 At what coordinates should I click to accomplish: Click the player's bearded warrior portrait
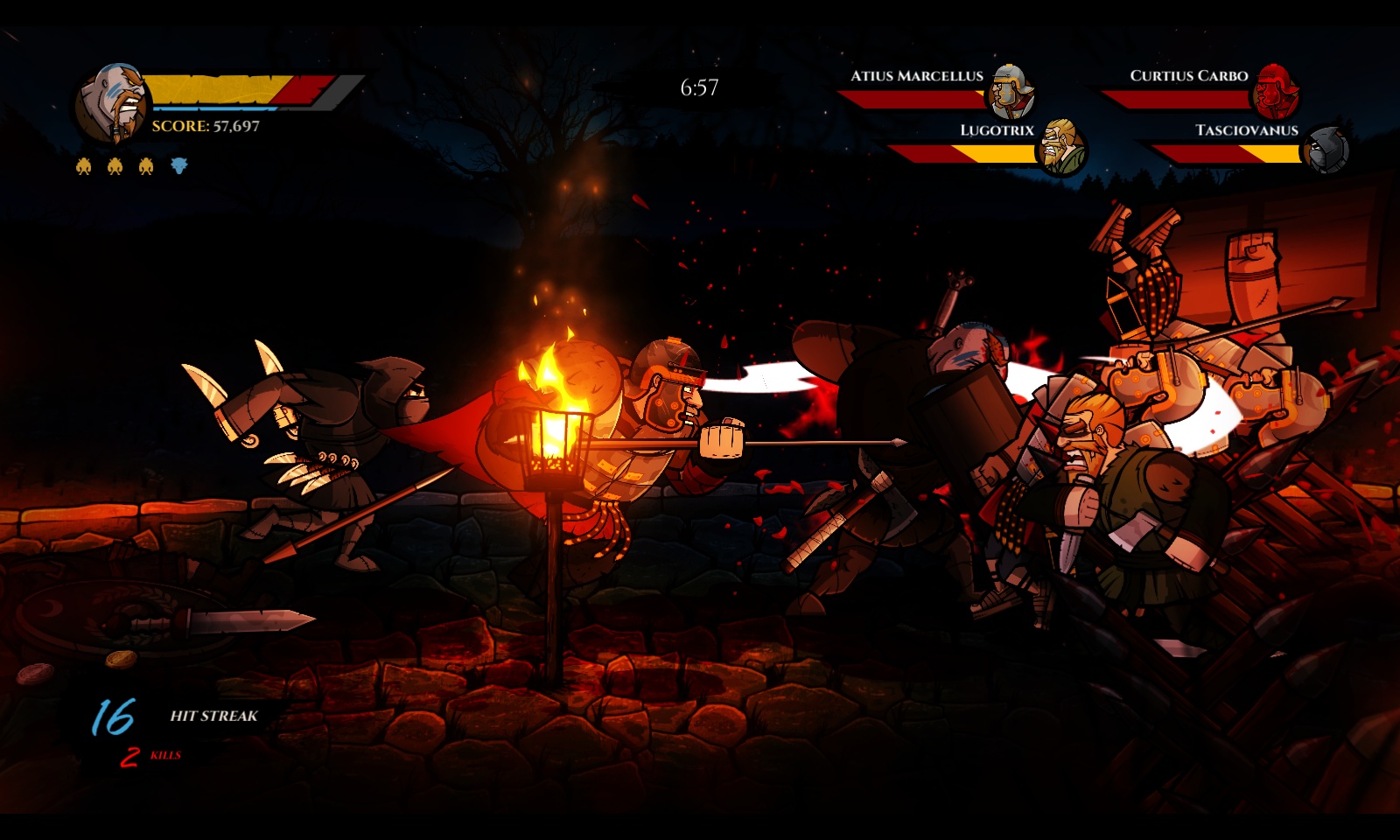pos(112,103)
